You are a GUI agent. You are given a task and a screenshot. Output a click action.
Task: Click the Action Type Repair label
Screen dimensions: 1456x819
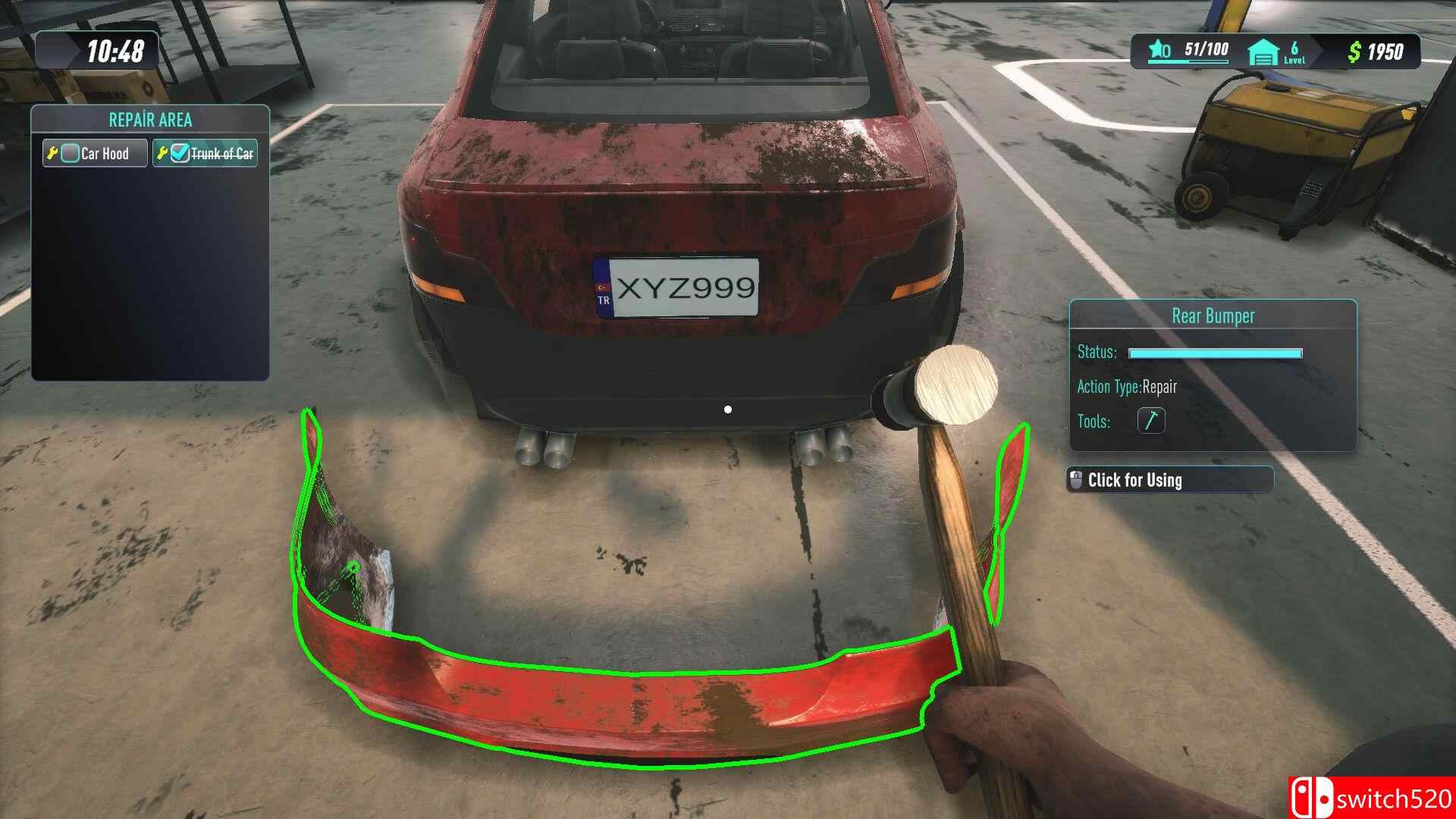click(1127, 387)
